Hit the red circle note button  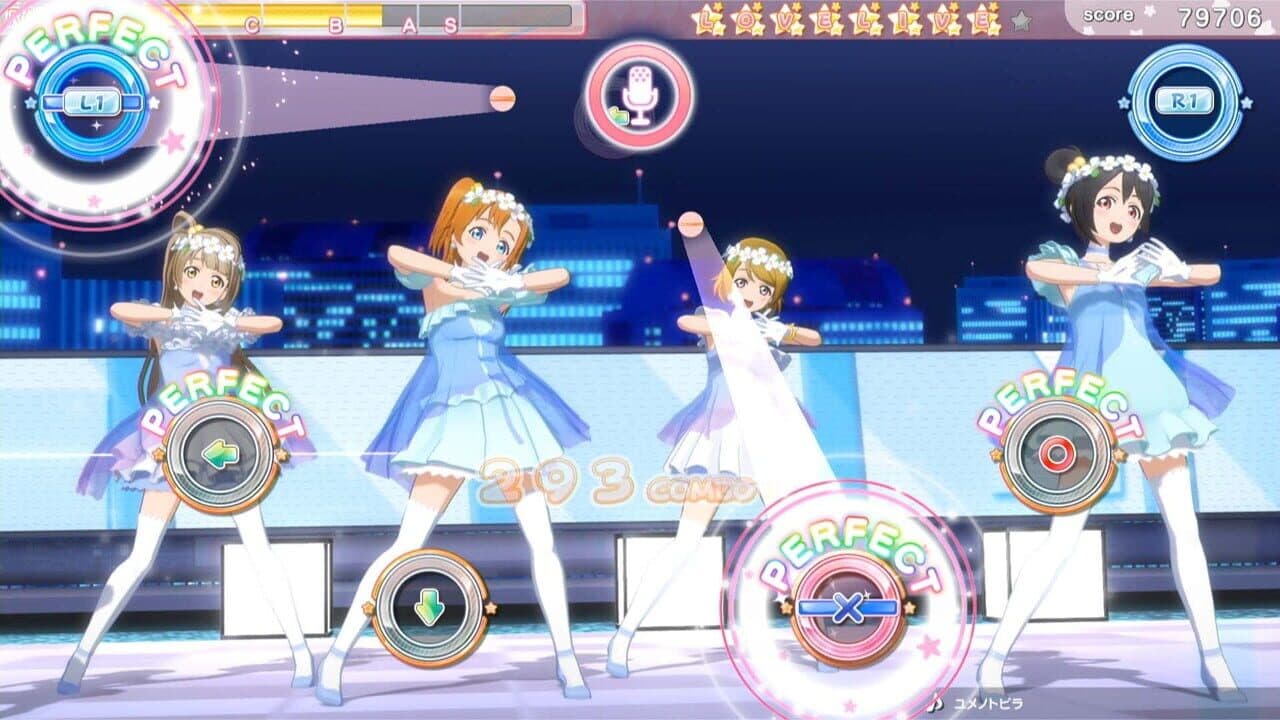(x=1057, y=455)
